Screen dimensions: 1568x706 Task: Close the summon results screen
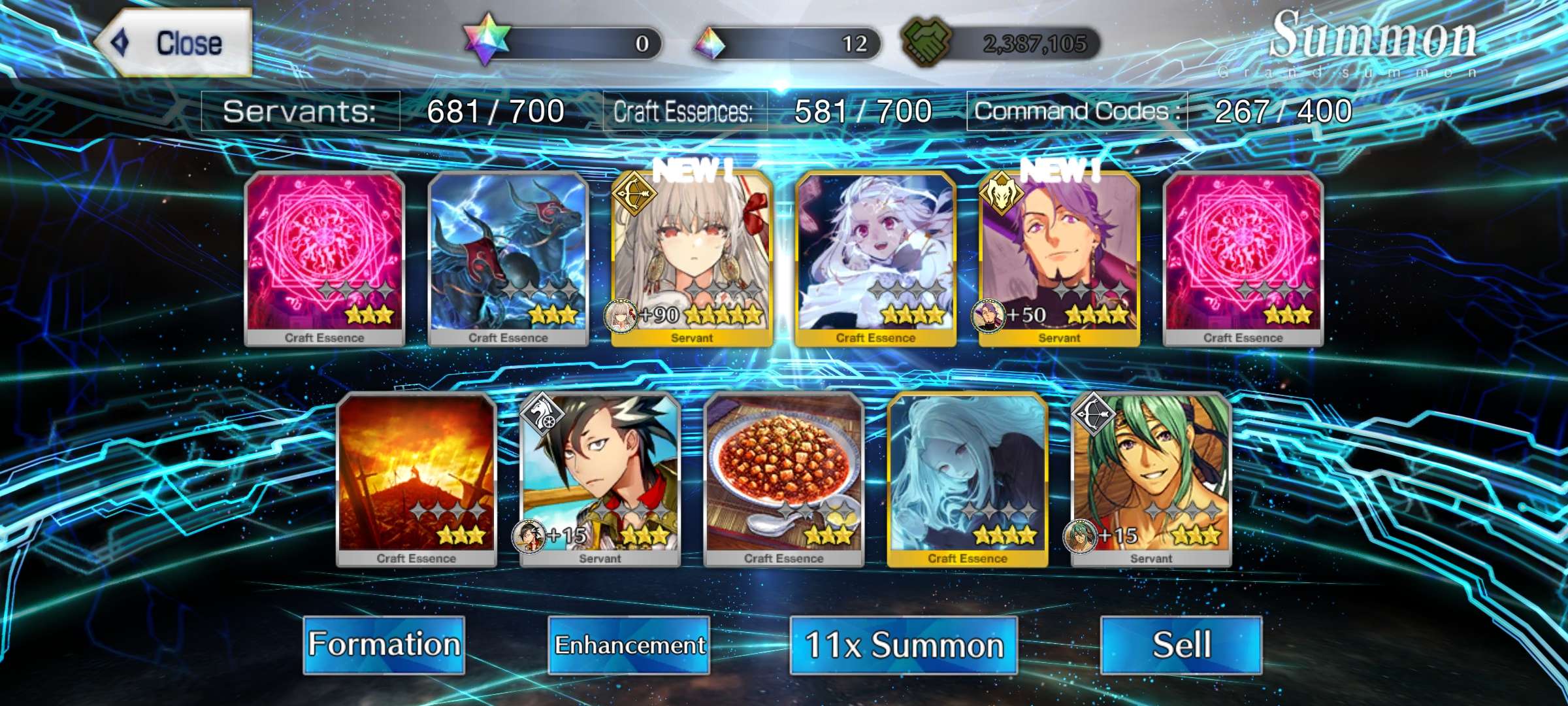tap(174, 43)
